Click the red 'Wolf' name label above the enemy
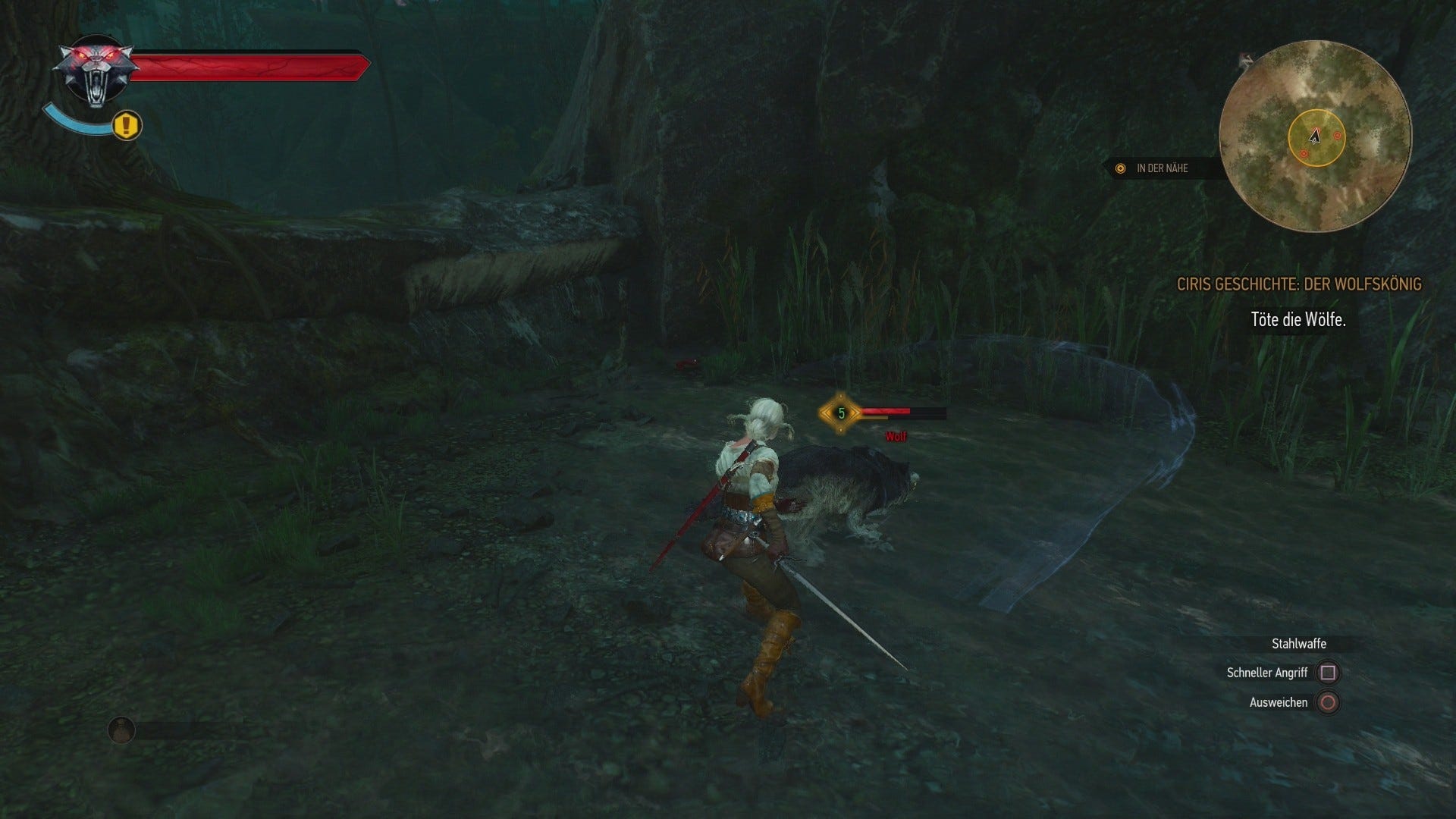The image size is (1456, 819). (x=896, y=438)
